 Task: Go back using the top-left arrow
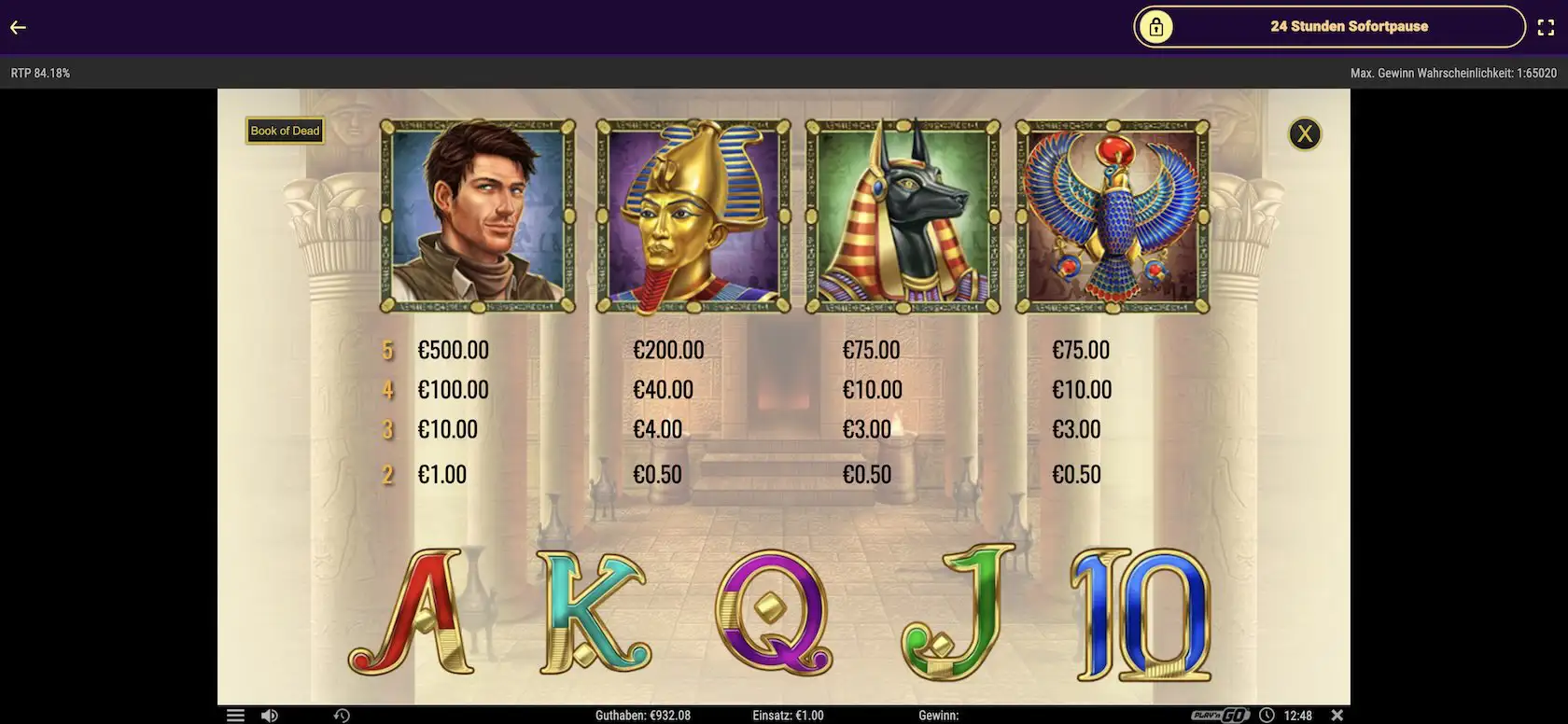[18, 27]
